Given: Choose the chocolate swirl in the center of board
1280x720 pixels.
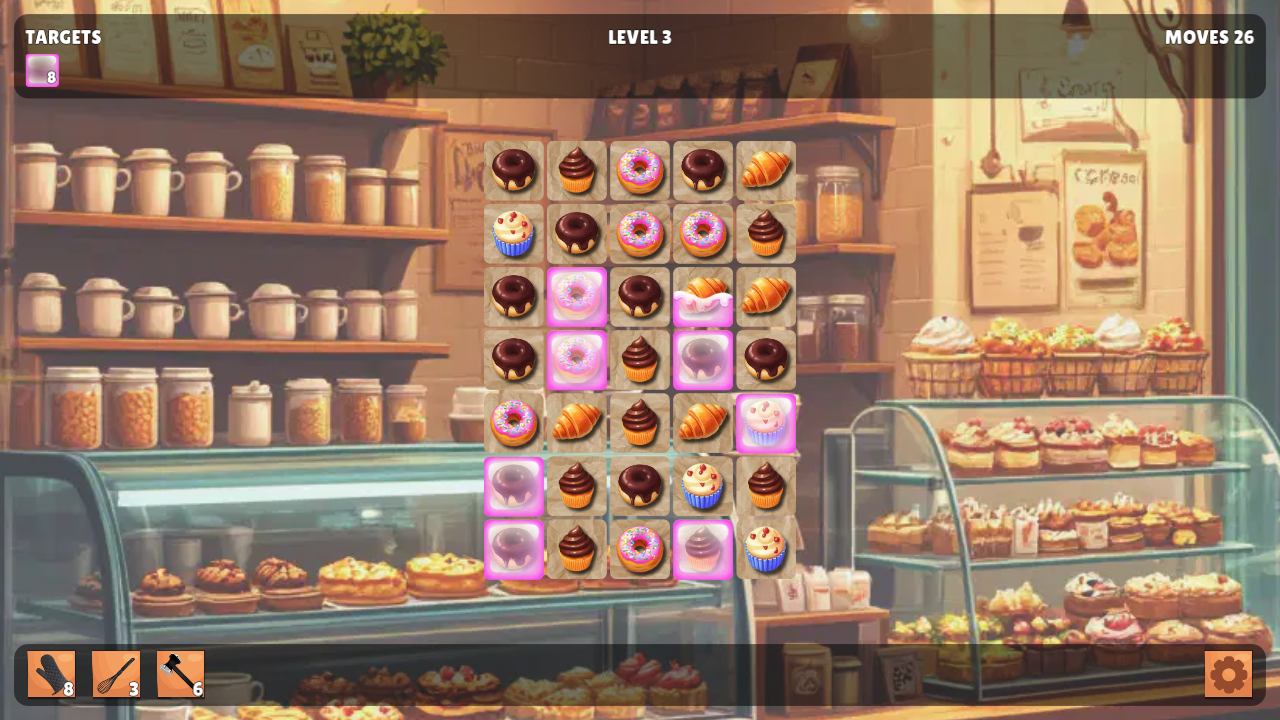Looking at the screenshot, I should click(x=639, y=359).
